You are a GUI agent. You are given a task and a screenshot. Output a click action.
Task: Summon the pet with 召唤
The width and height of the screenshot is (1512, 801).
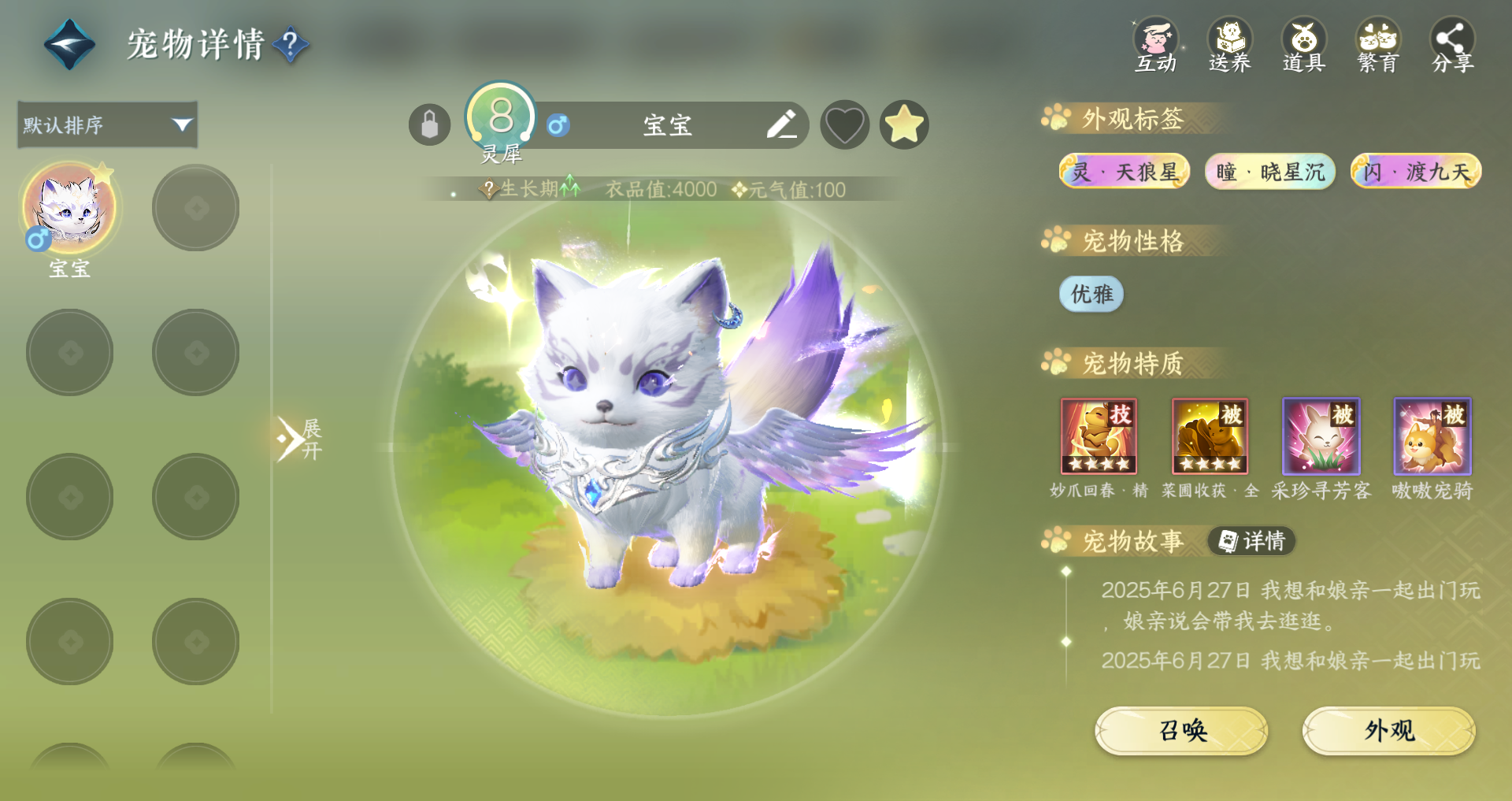tap(1181, 731)
